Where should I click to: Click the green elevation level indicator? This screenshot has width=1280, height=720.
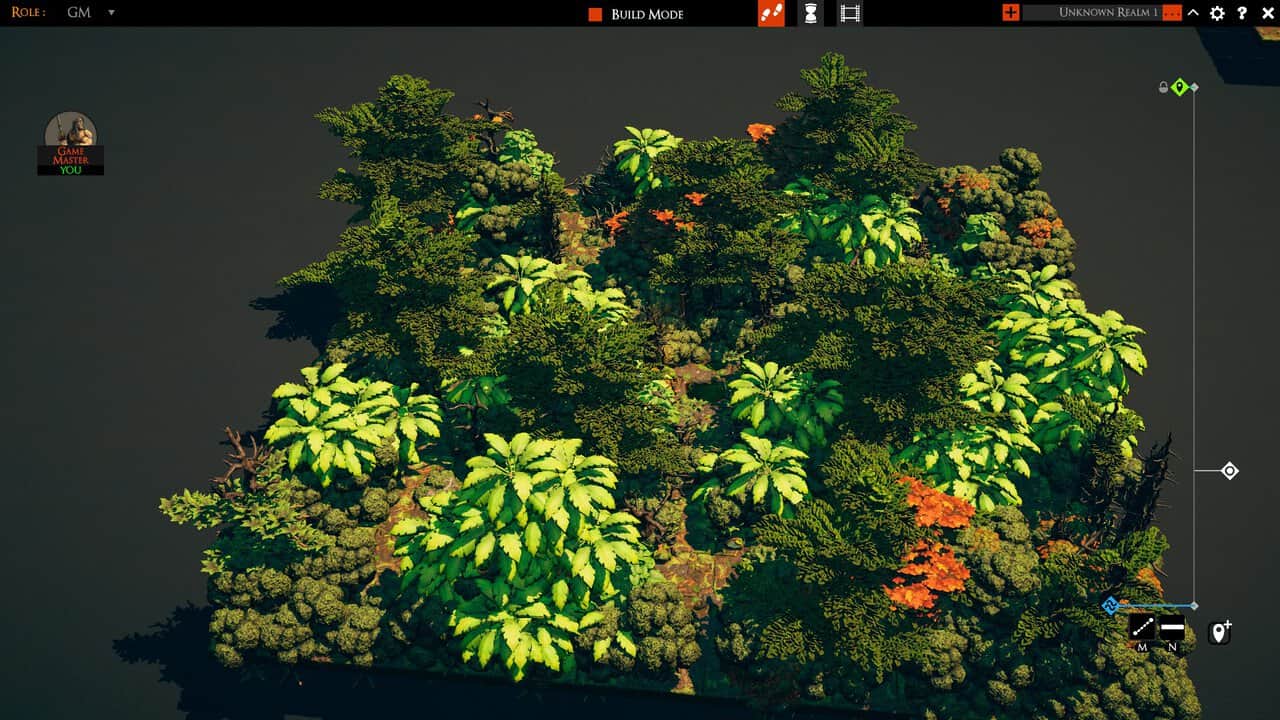click(x=1178, y=87)
